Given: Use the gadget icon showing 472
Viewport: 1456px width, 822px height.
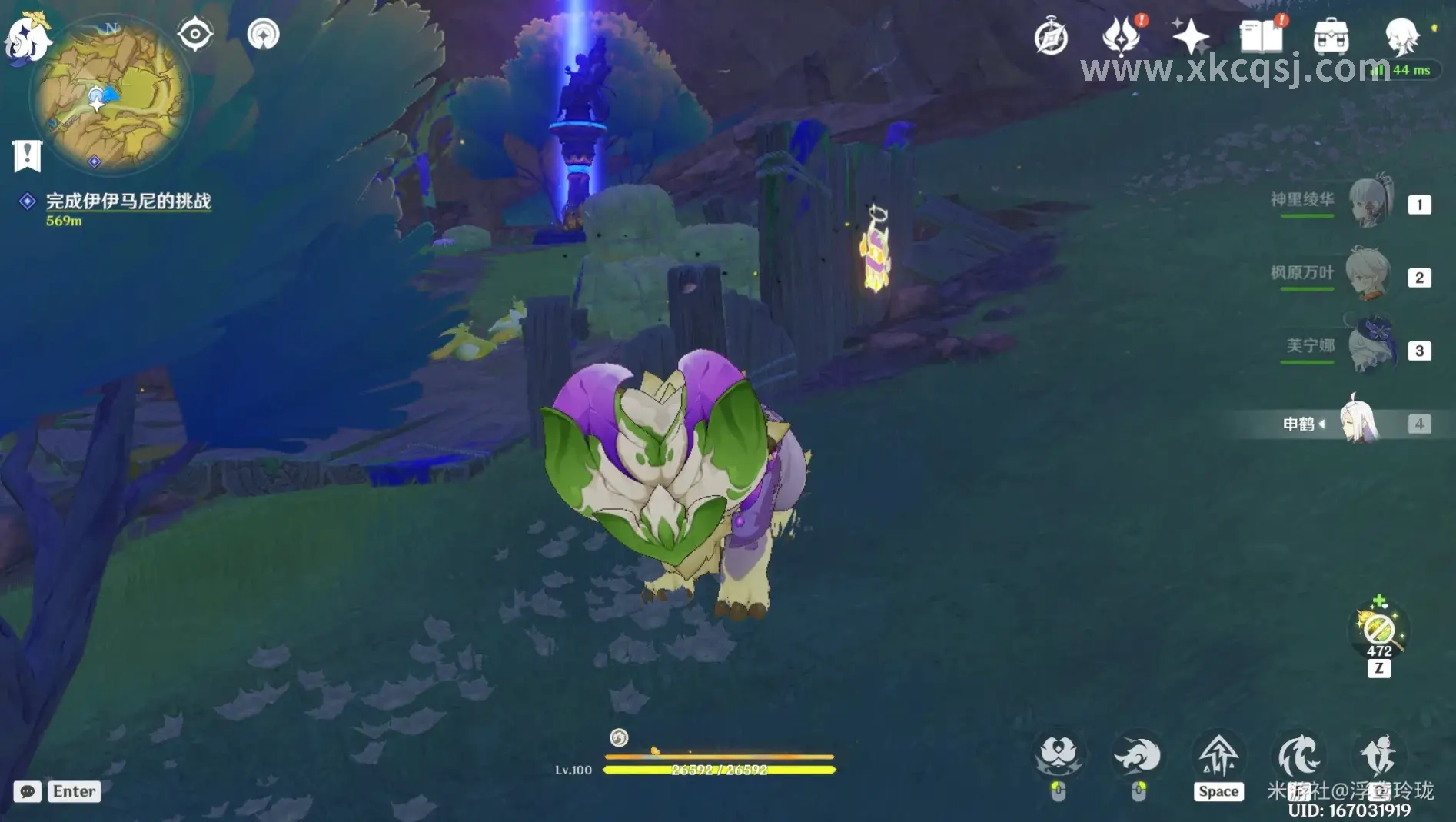Looking at the screenshot, I should [x=1378, y=630].
